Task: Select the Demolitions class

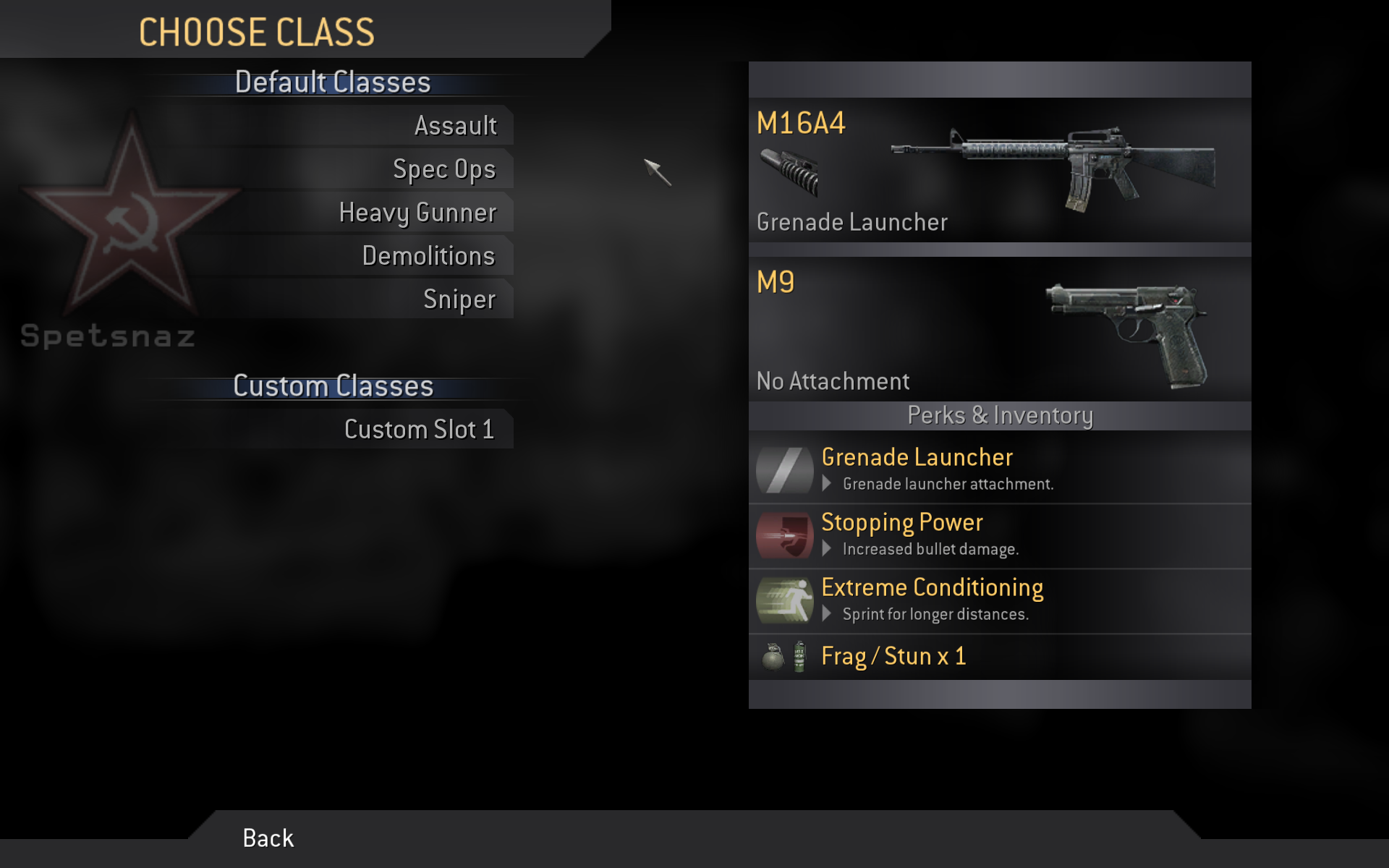Action: (x=428, y=256)
